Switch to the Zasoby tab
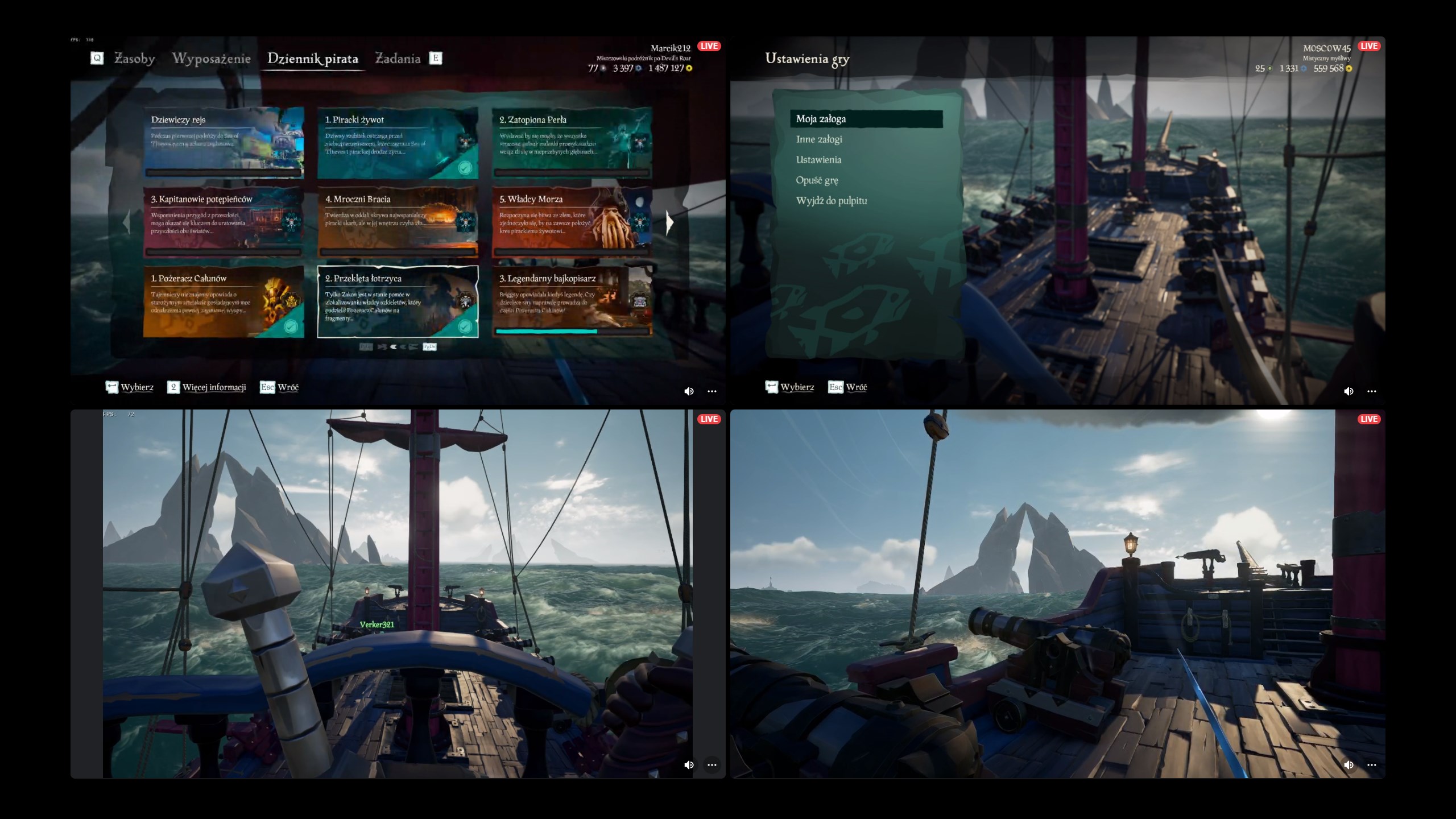The image size is (1456, 819). pos(134,59)
